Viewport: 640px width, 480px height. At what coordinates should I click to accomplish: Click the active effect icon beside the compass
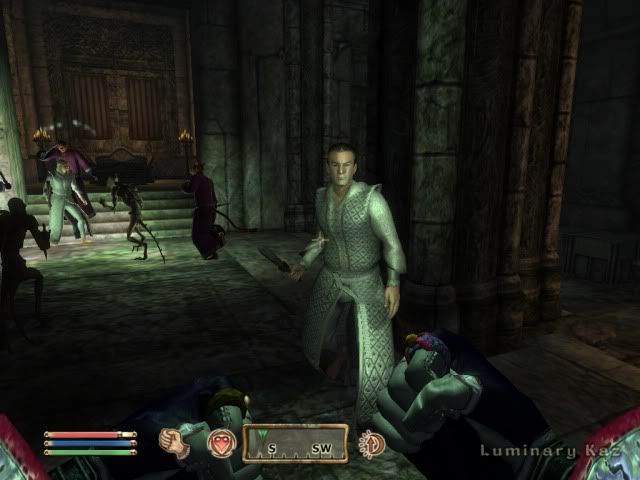371,443
